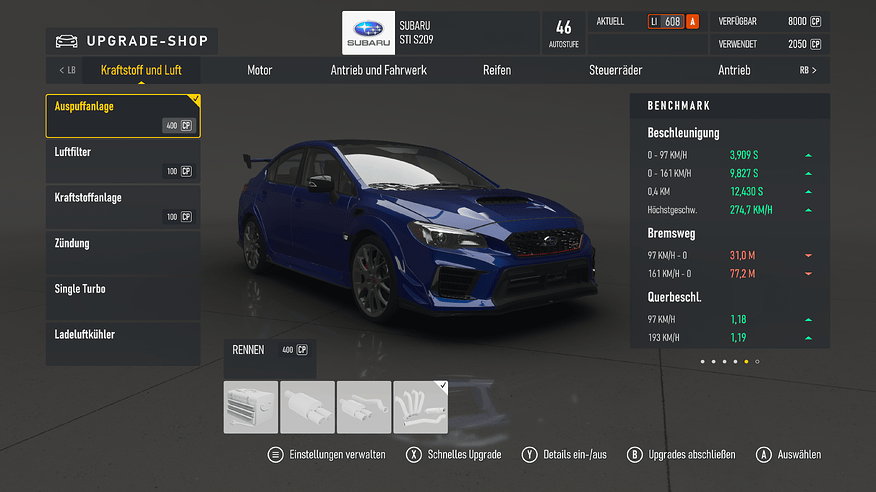The height and width of the screenshot is (492, 876).
Task: Choose Kraftstoffanlage from the parts list
Action: pos(122,207)
